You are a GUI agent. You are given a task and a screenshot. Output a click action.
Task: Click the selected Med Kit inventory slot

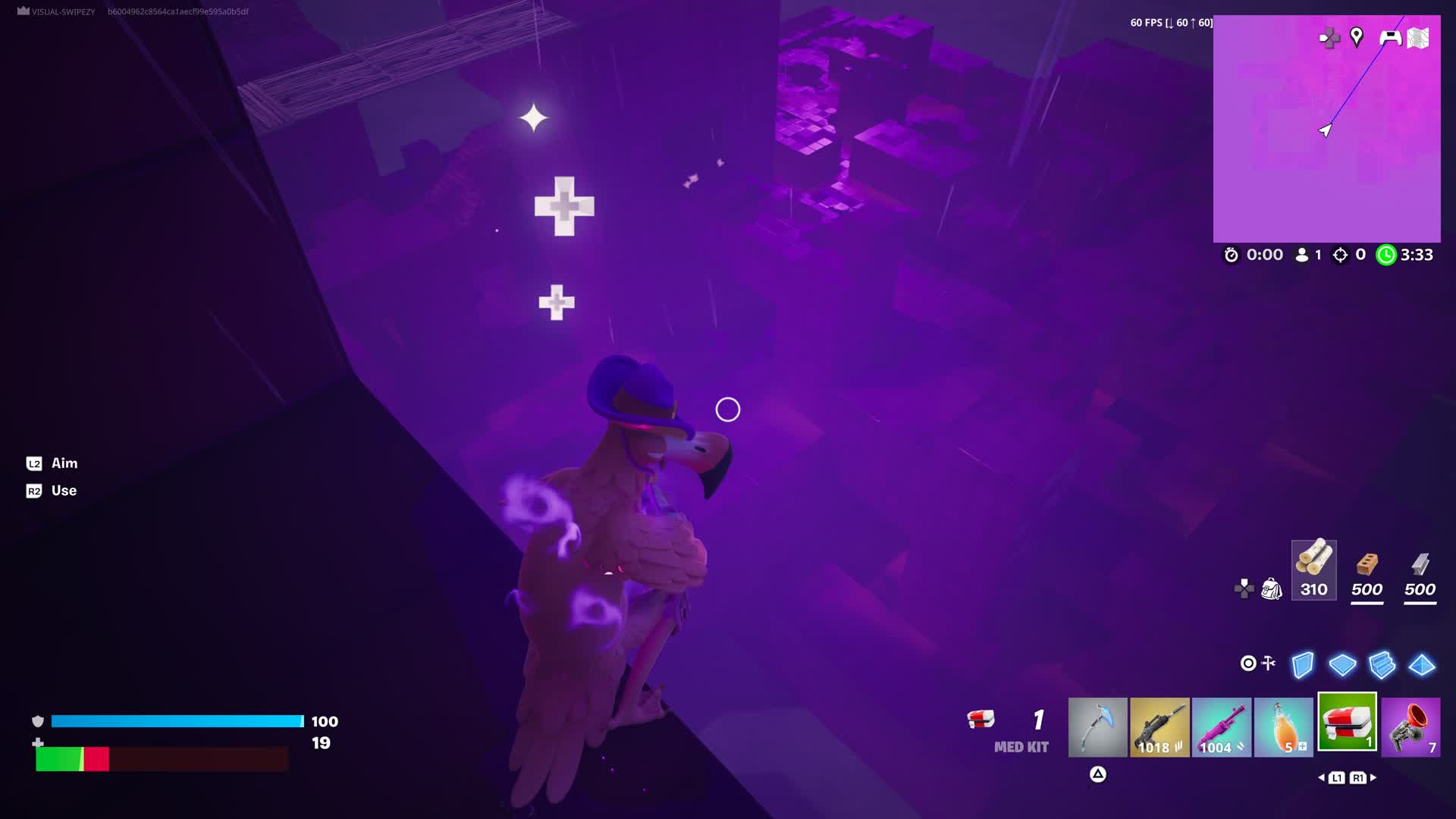1347,728
